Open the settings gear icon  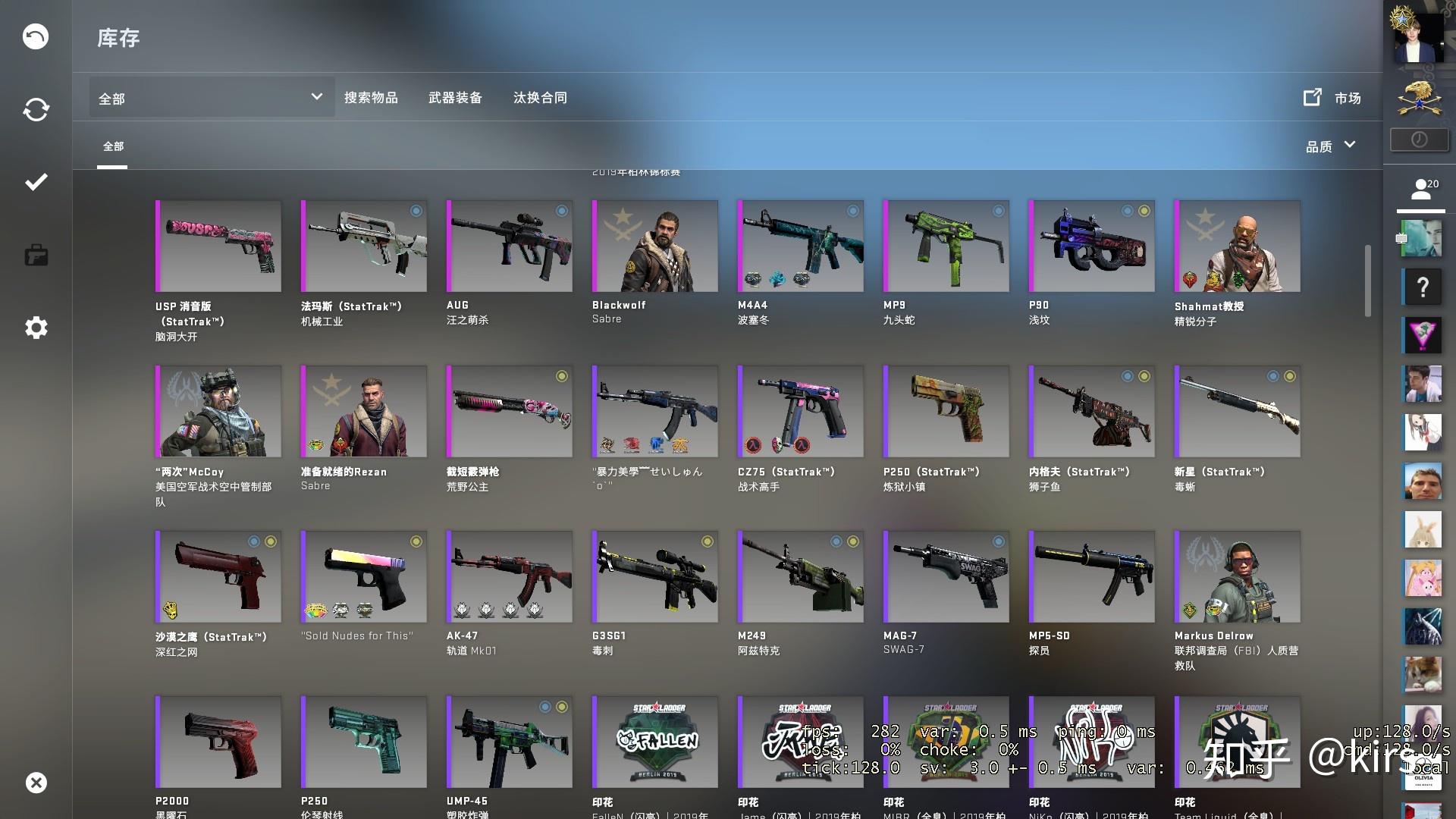pyautogui.click(x=35, y=328)
